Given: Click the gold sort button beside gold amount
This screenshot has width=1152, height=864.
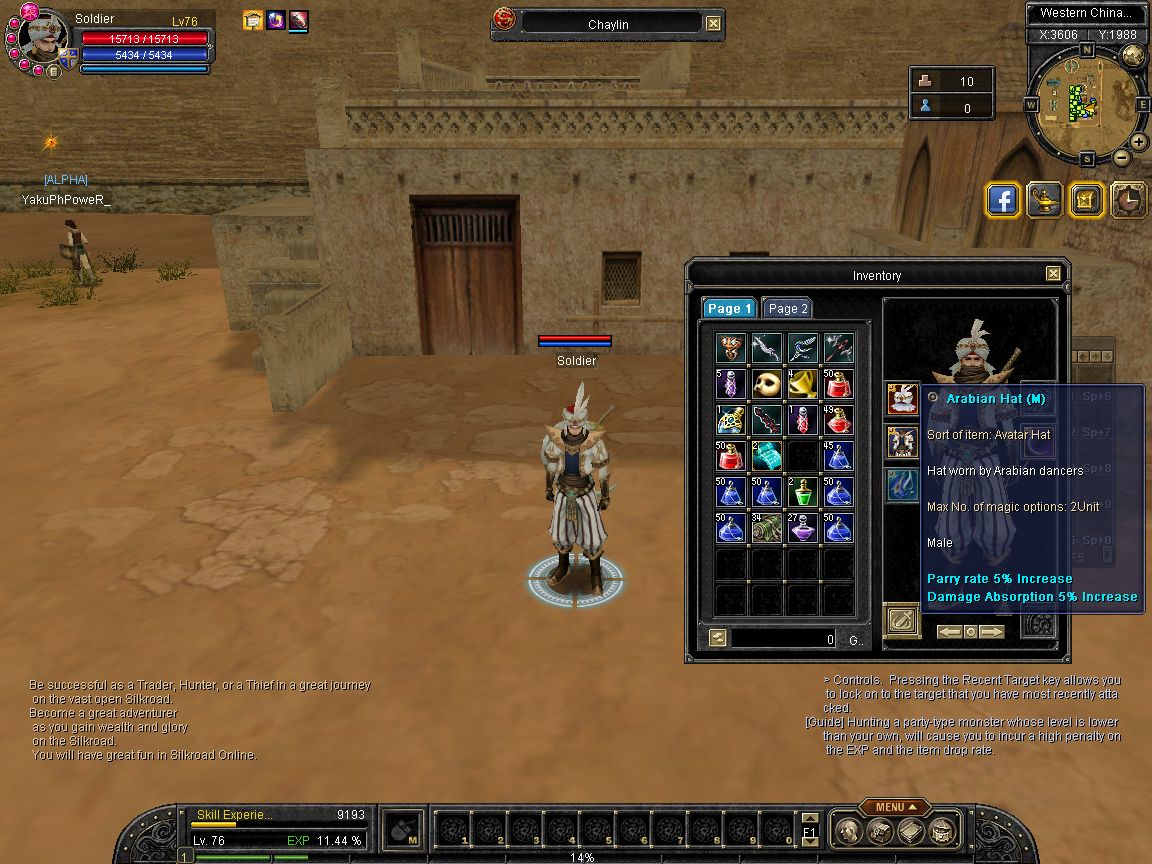Looking at the screenshot, I should [x=717, y=638].
